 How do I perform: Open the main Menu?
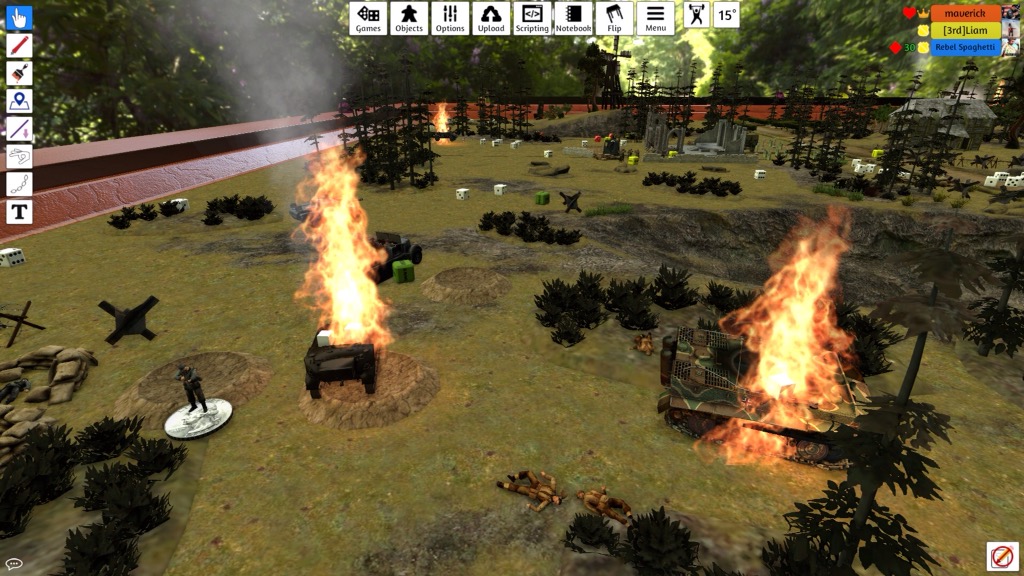point(655,18)
